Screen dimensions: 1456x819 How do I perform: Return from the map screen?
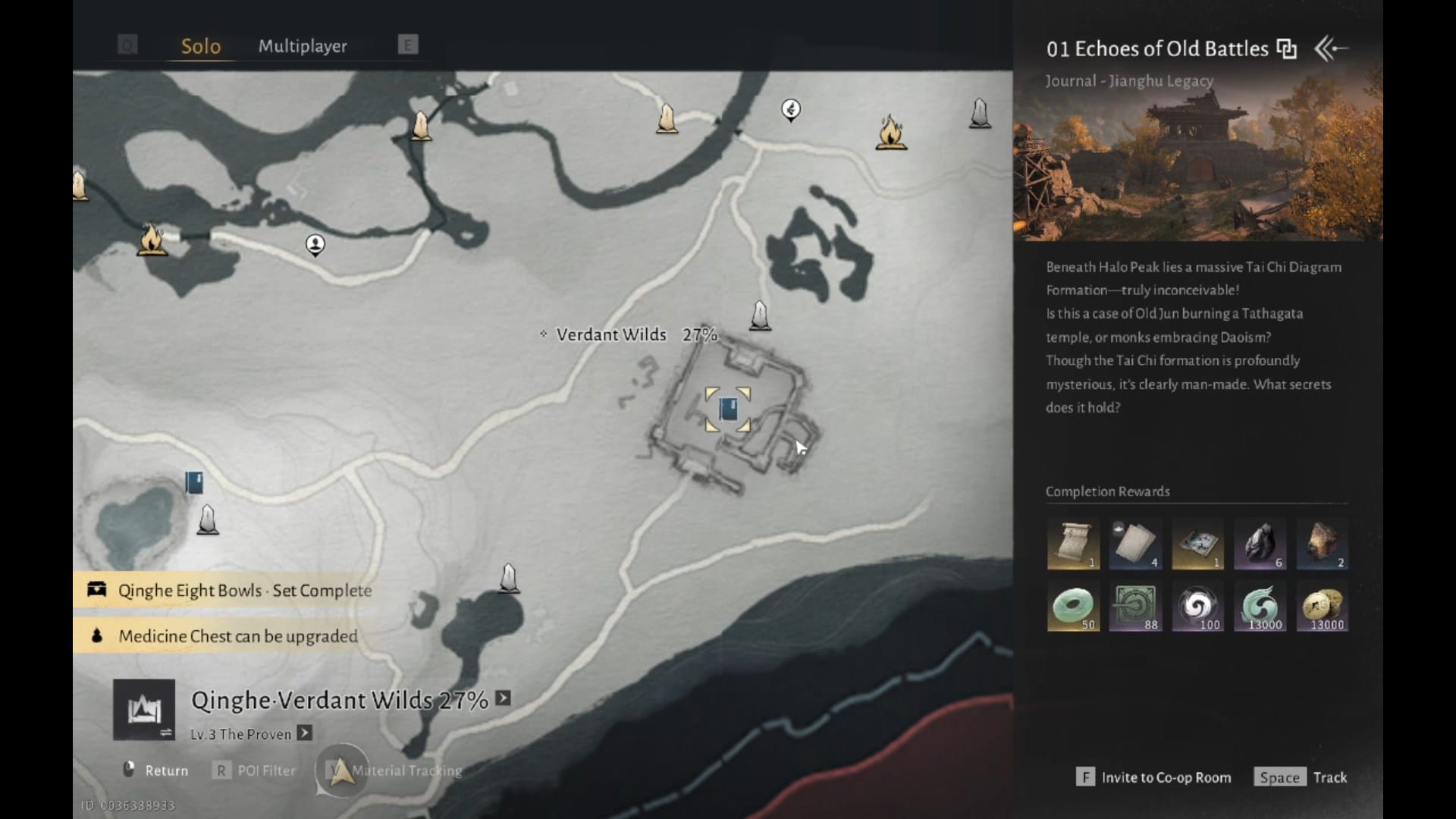pyautogui.click(x=155, y=770)
